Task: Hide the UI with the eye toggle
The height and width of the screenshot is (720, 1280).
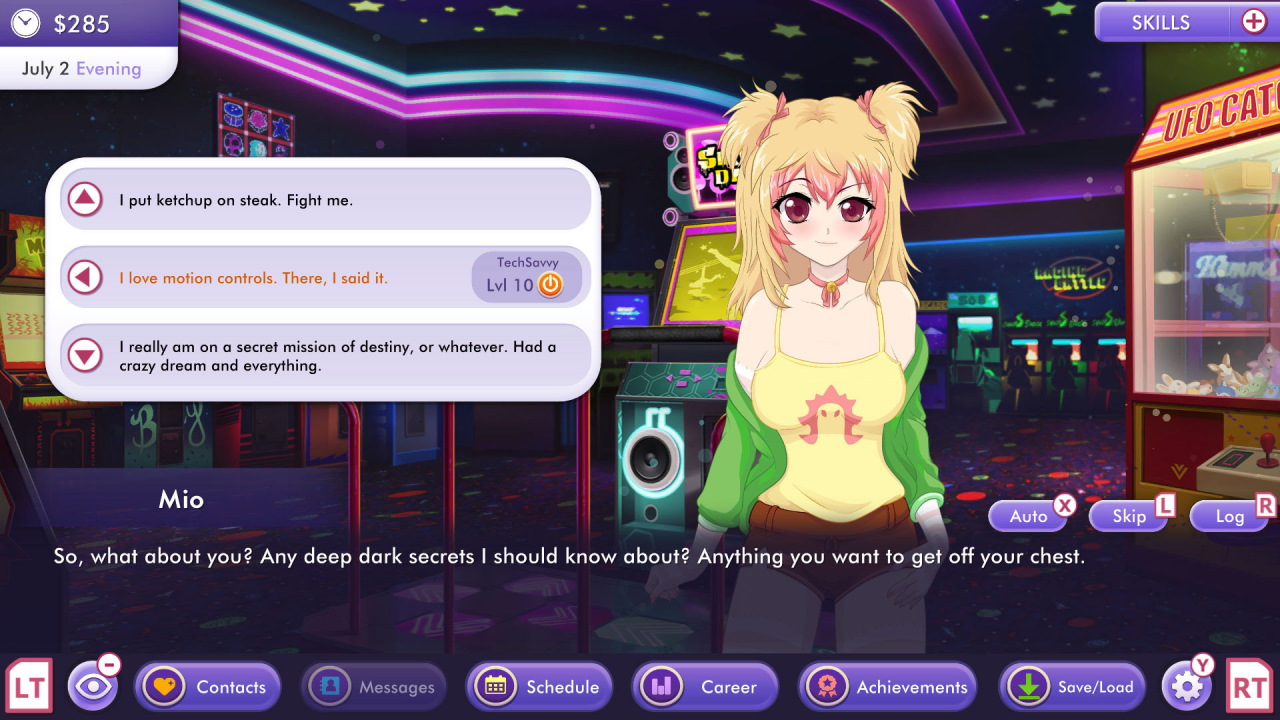Action: pyautogui.click(x=95, y=687)
